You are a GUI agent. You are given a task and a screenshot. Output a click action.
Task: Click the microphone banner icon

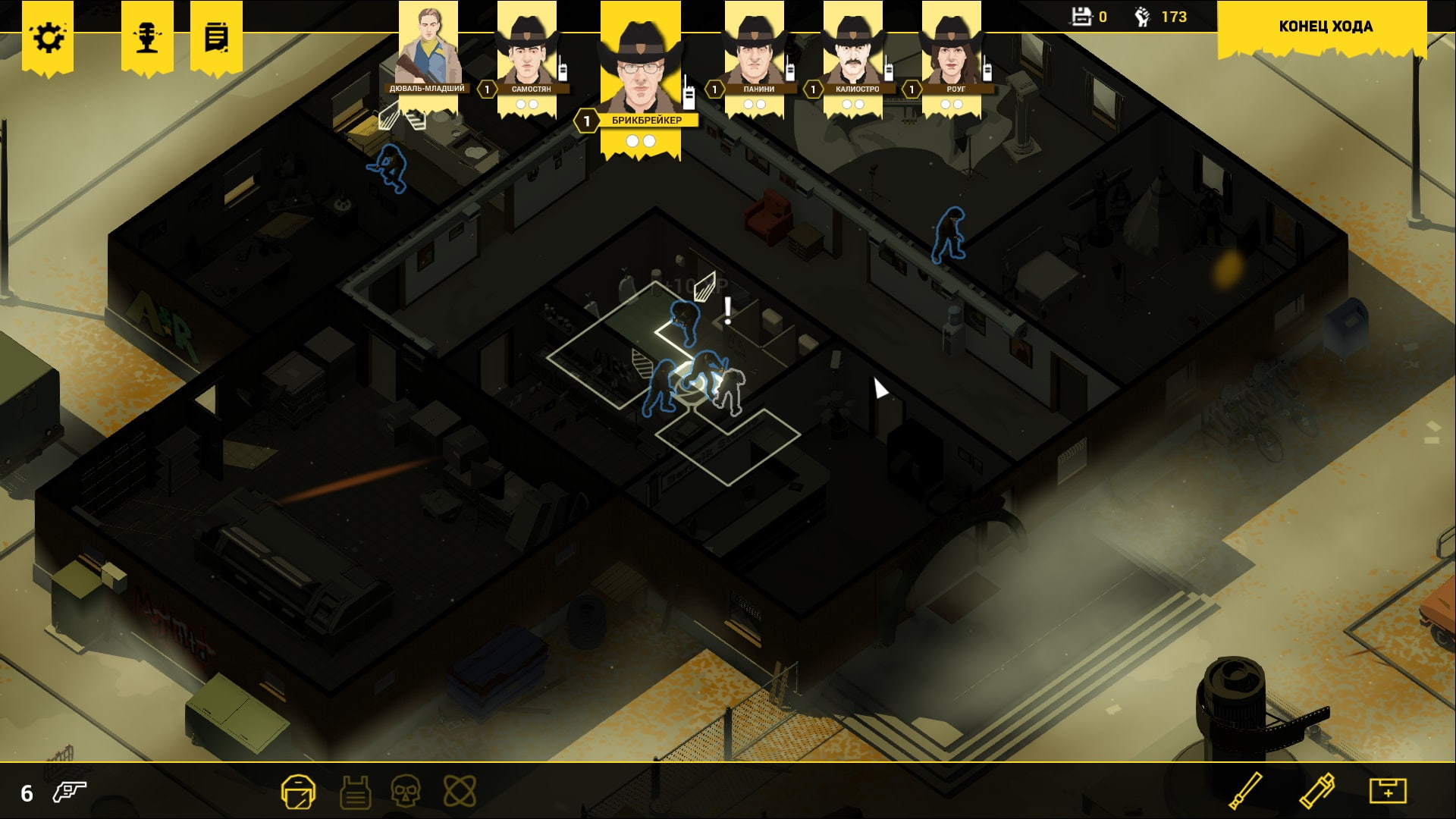147,37
